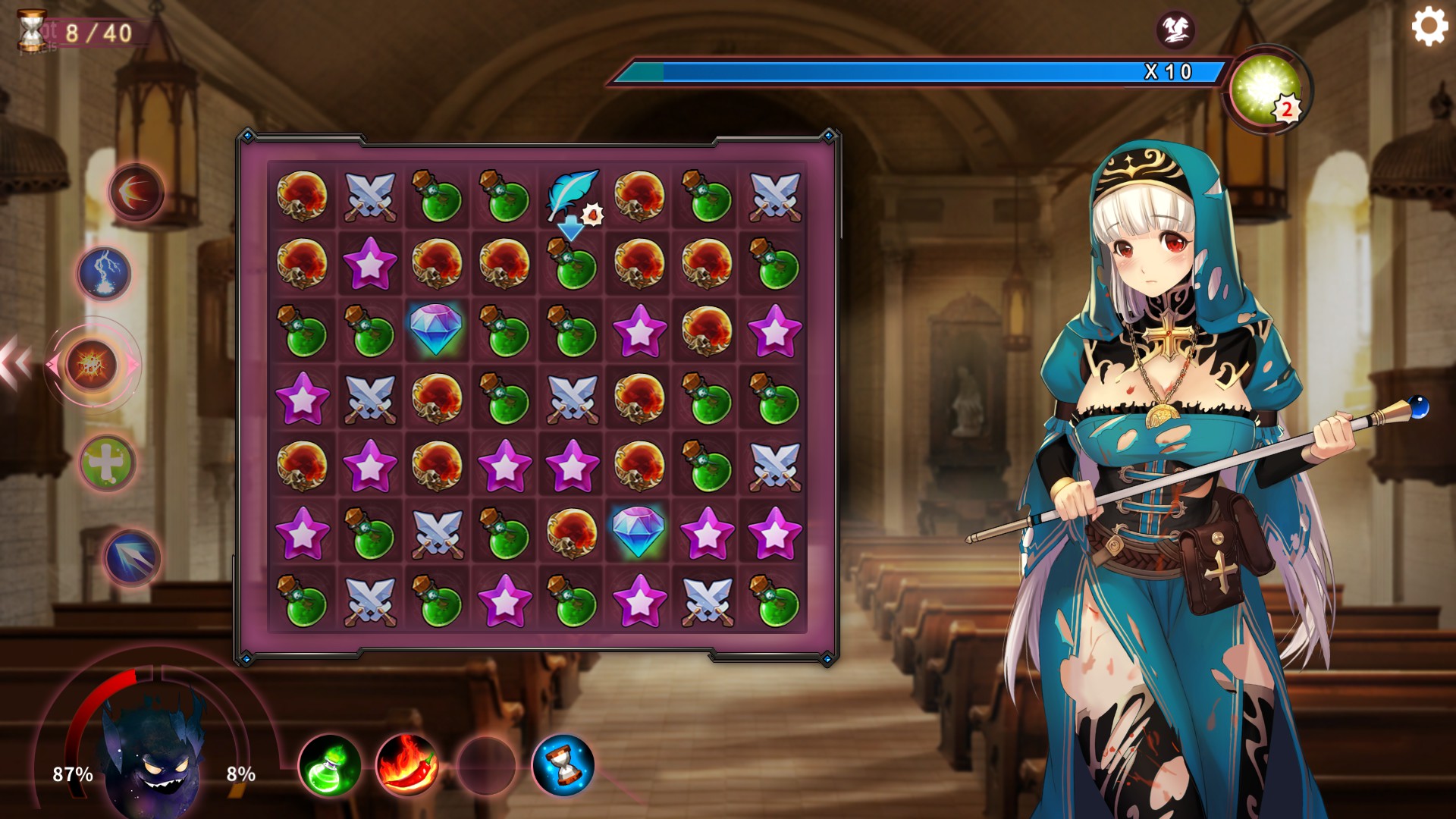Activate the hourglass time item

(x=563, y=766)
